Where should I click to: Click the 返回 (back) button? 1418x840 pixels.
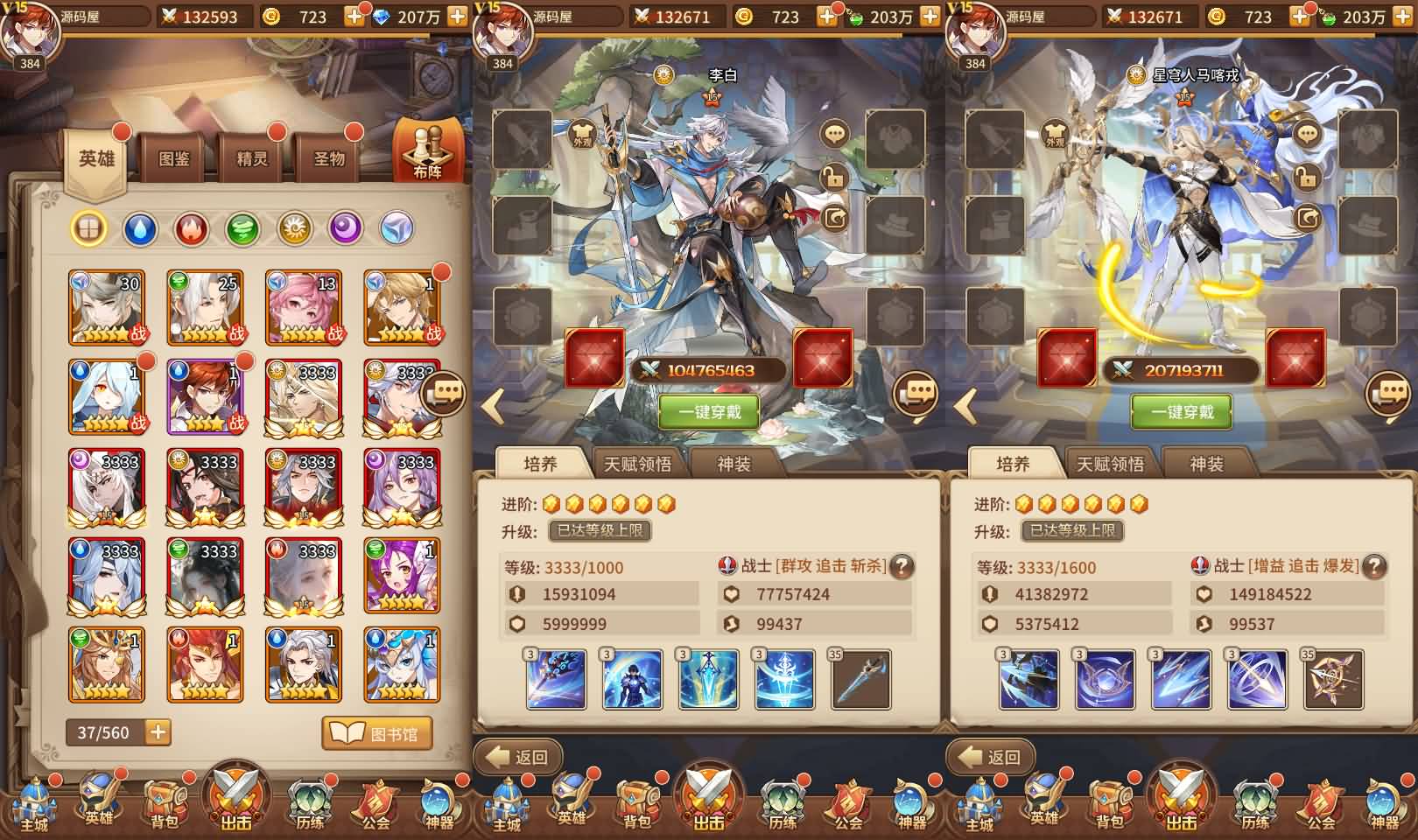point(518,756)
